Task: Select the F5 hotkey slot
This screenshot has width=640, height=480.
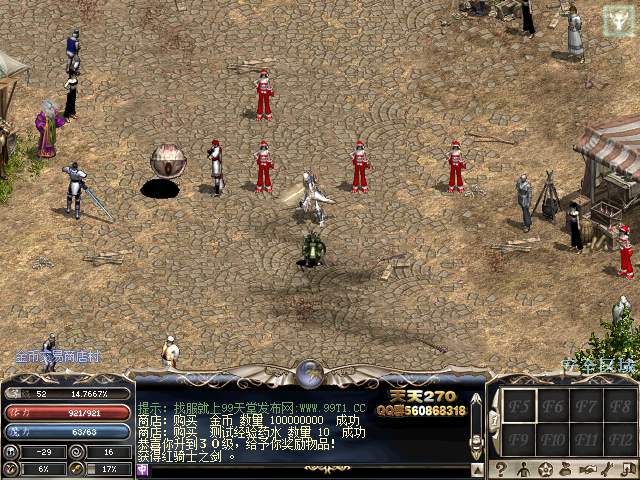Action: coord(519,407)
